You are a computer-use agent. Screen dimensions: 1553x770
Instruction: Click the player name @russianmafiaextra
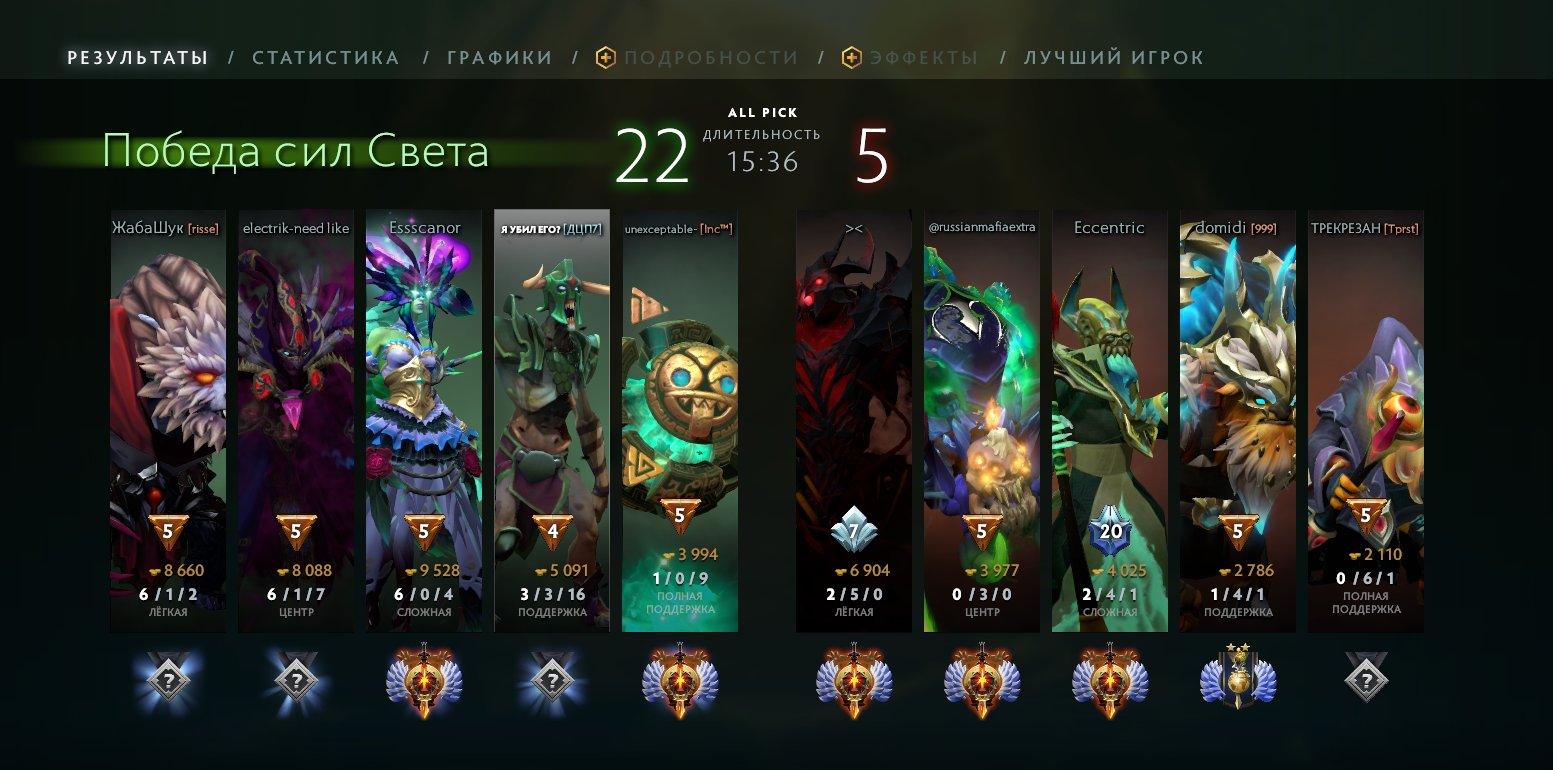click(981, 228)
